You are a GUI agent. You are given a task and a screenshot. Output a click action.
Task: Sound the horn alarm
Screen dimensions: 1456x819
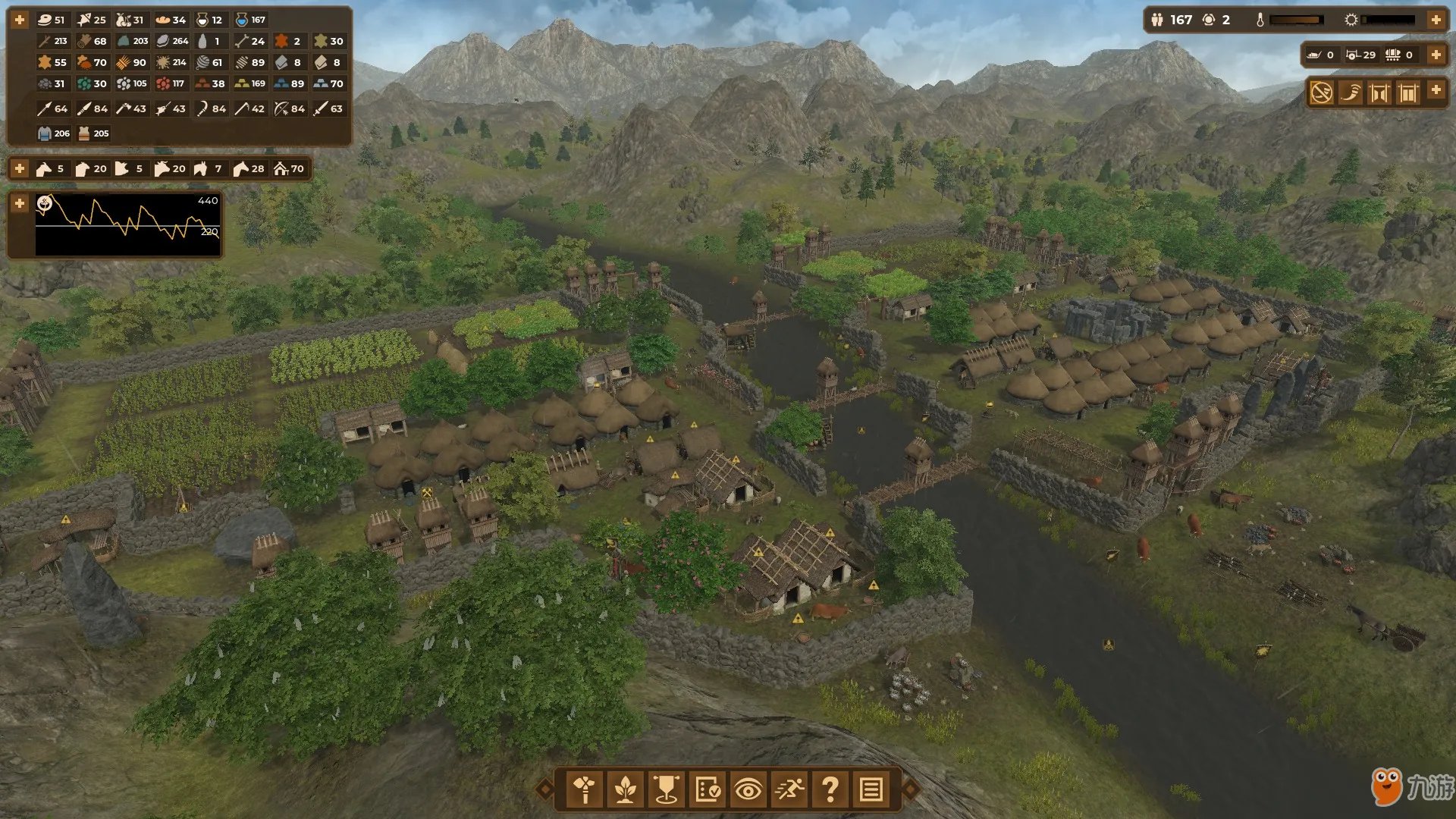(1351, 93)
